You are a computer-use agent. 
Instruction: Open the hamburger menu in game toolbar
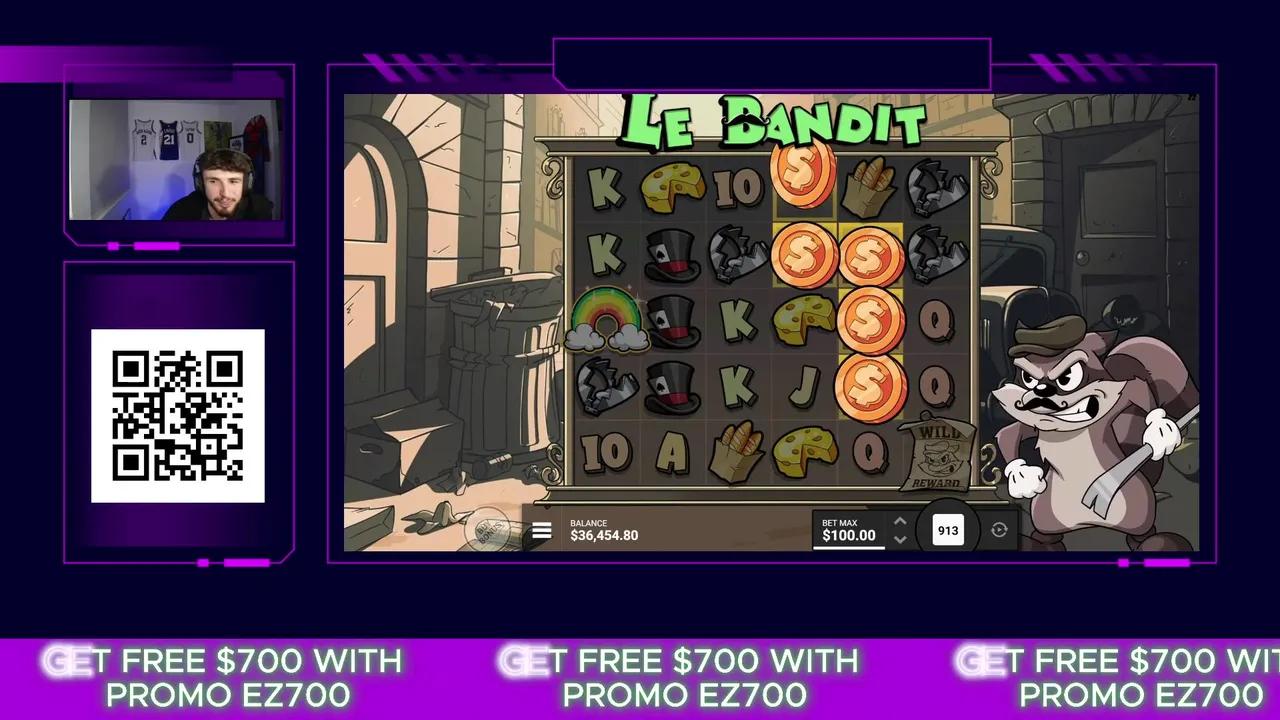[541, 530]
